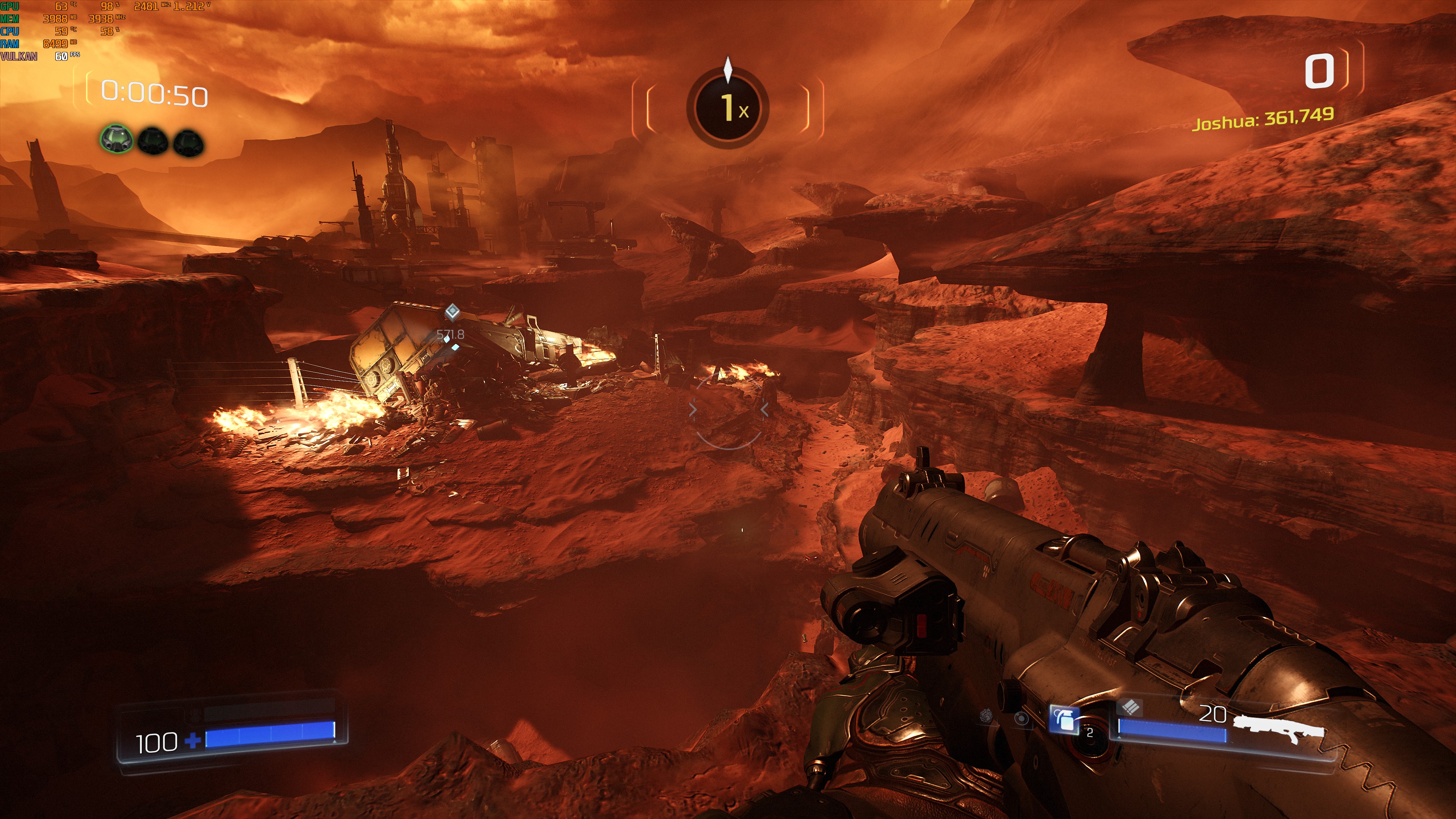Click the 1x score multiplier medallion
The height and width of the screenshot is (819, 1456).
pos(728,107)
